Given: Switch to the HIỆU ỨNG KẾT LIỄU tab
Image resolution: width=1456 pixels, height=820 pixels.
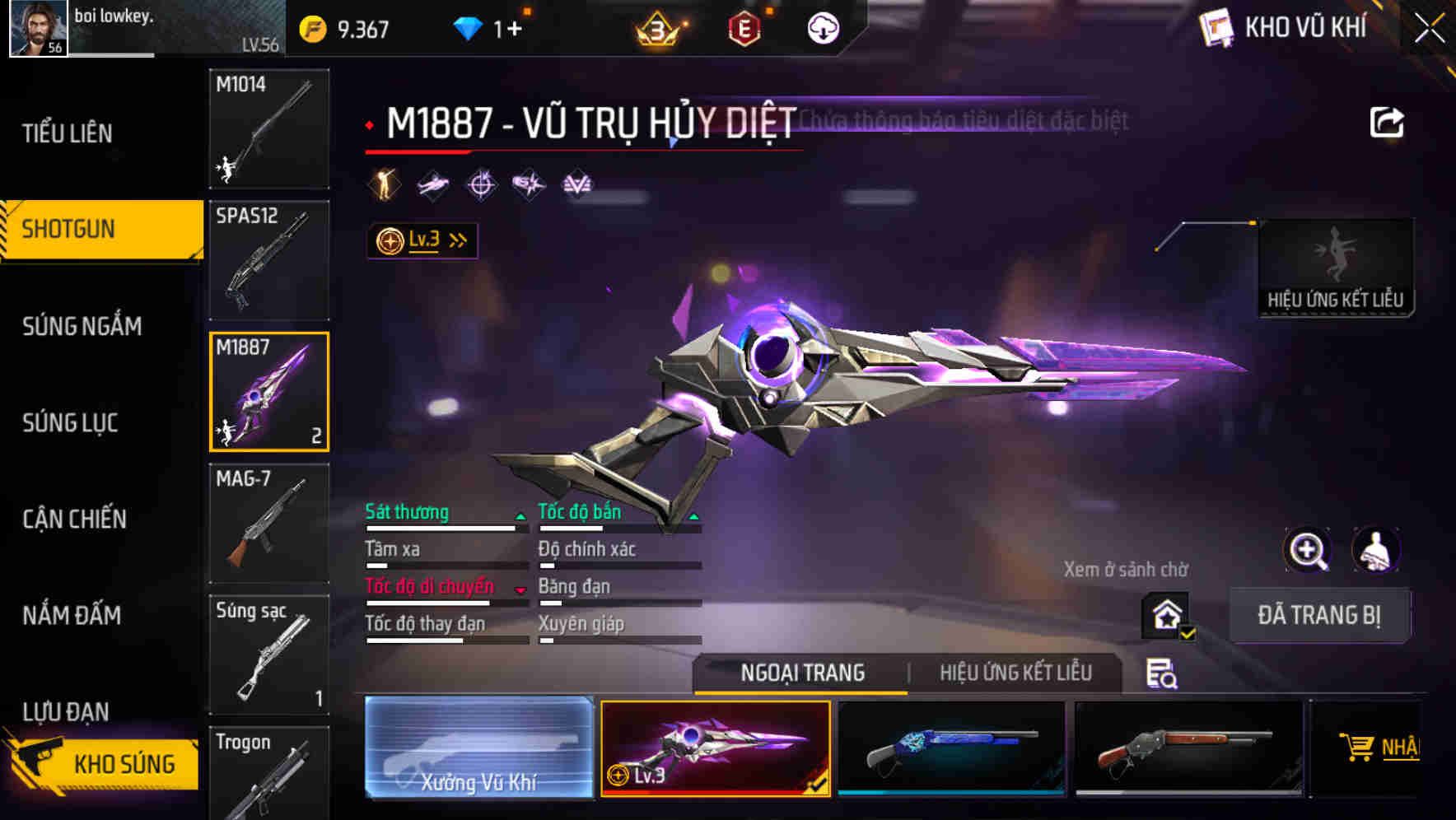Looking at the screenshot, I should point(1015,673).
